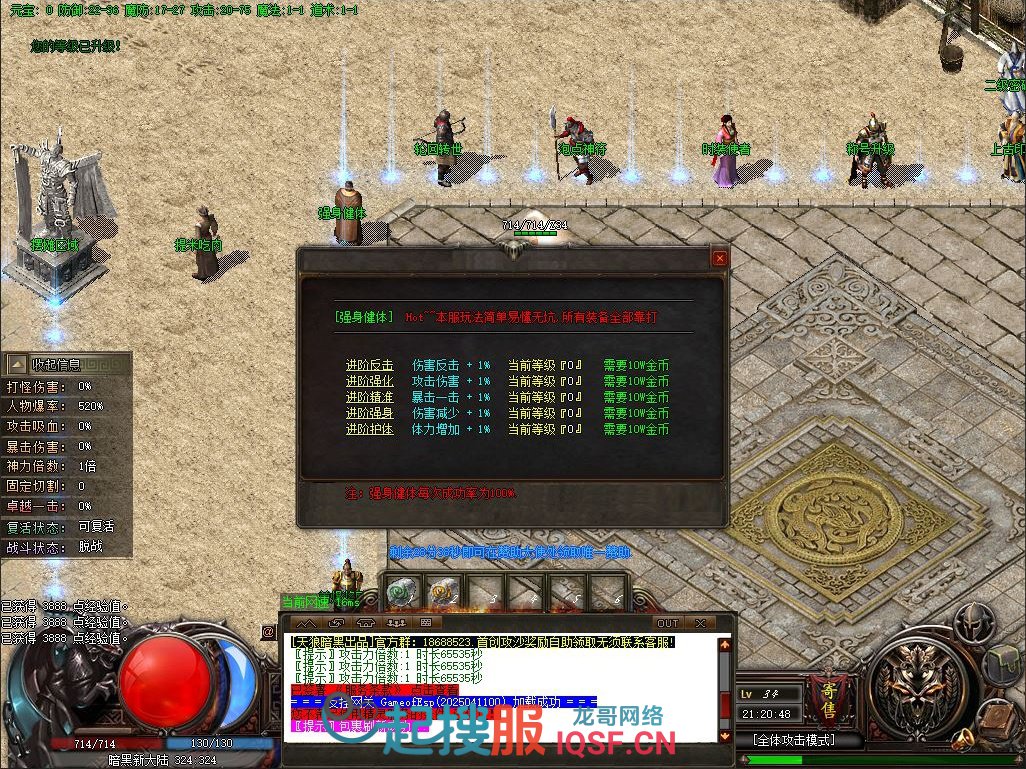Use the orange swirl stone in hotbar slot 2
This screenshot has width=1026, height=769.
point(443,592)
